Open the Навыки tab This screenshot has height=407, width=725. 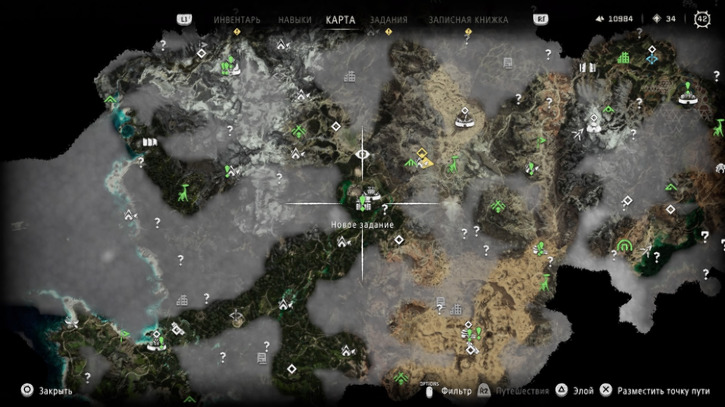point(295,19)
